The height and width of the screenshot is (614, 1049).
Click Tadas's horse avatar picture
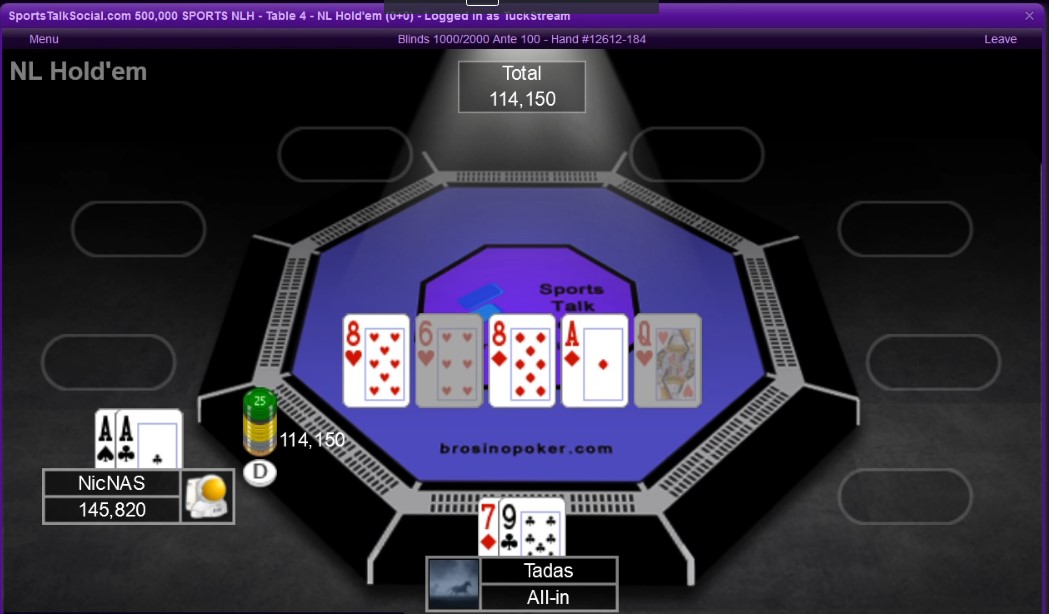[453, 584]
